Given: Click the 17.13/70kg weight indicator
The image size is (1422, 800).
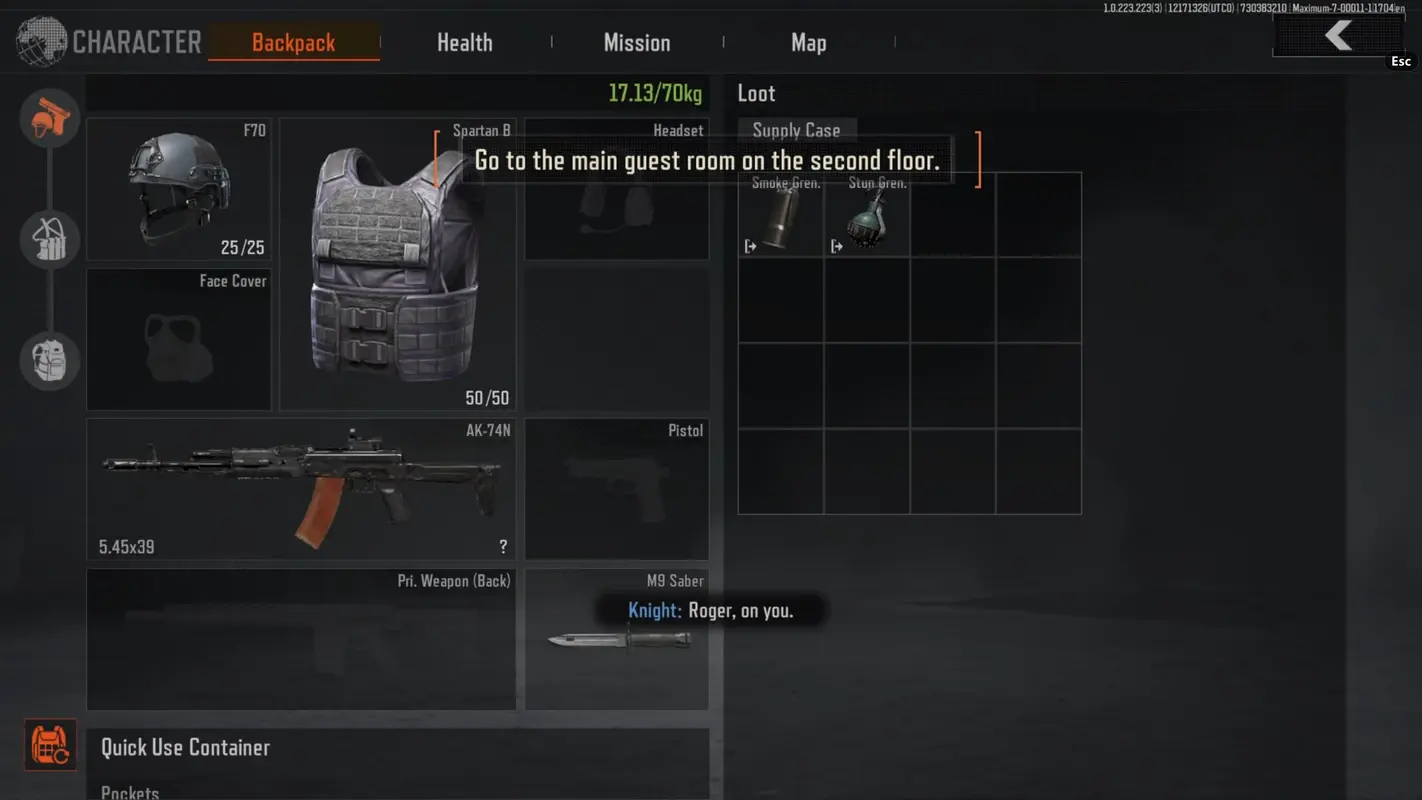Looking at the screenshot, I should (657, 92).
